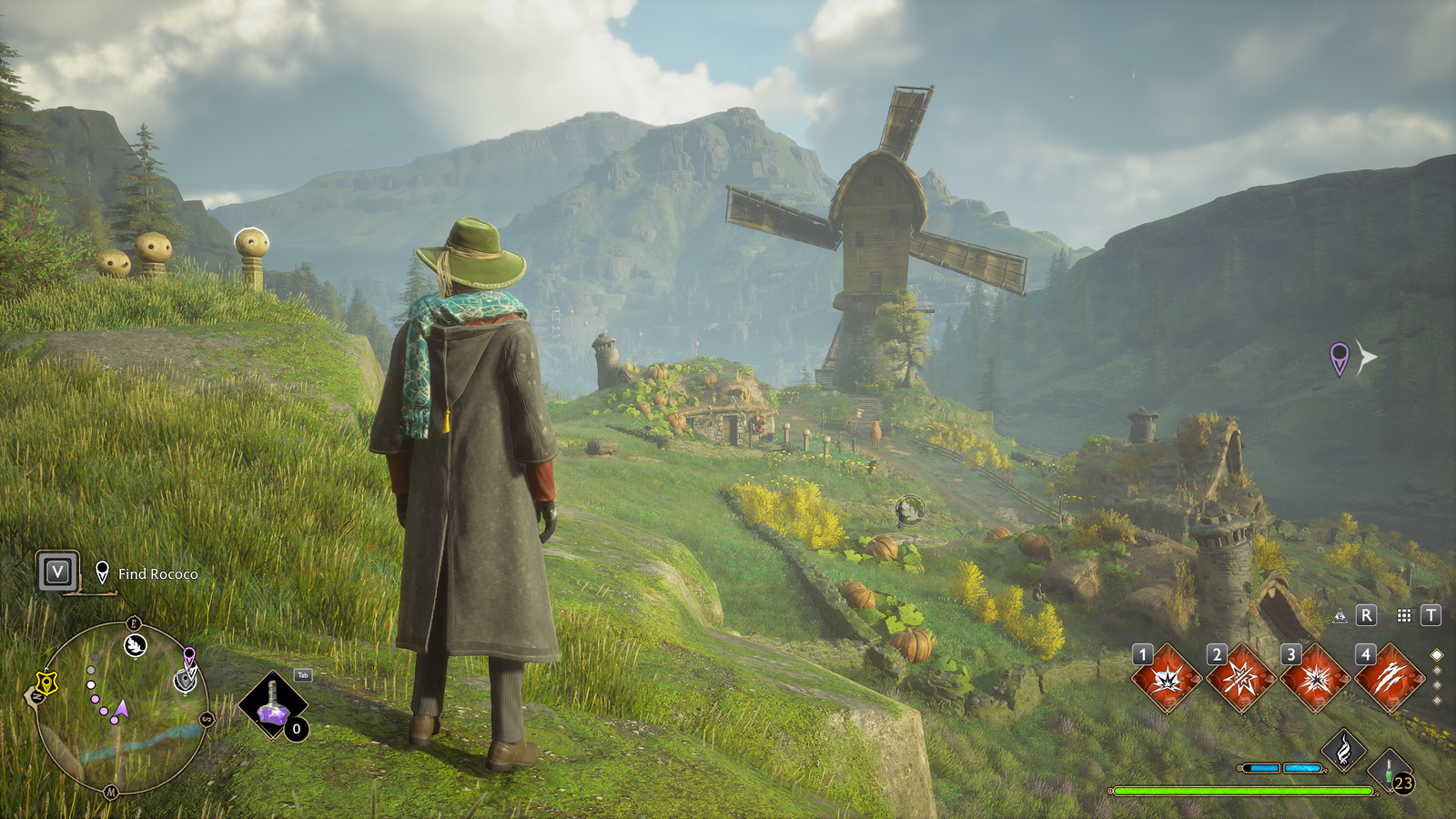
Task: Select the yellow shield marker on minimap edge
Action: 45,682
